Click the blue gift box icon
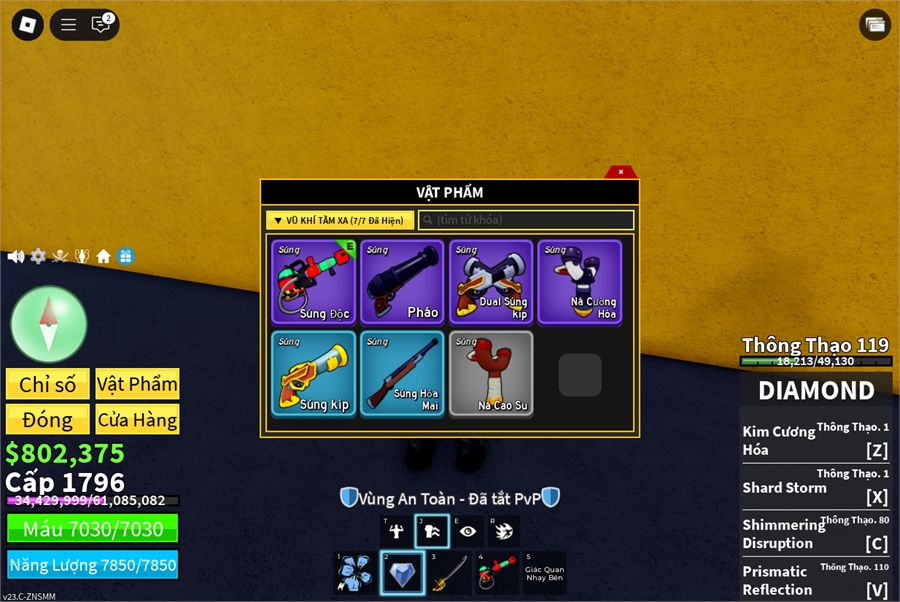 click(125, 256)
